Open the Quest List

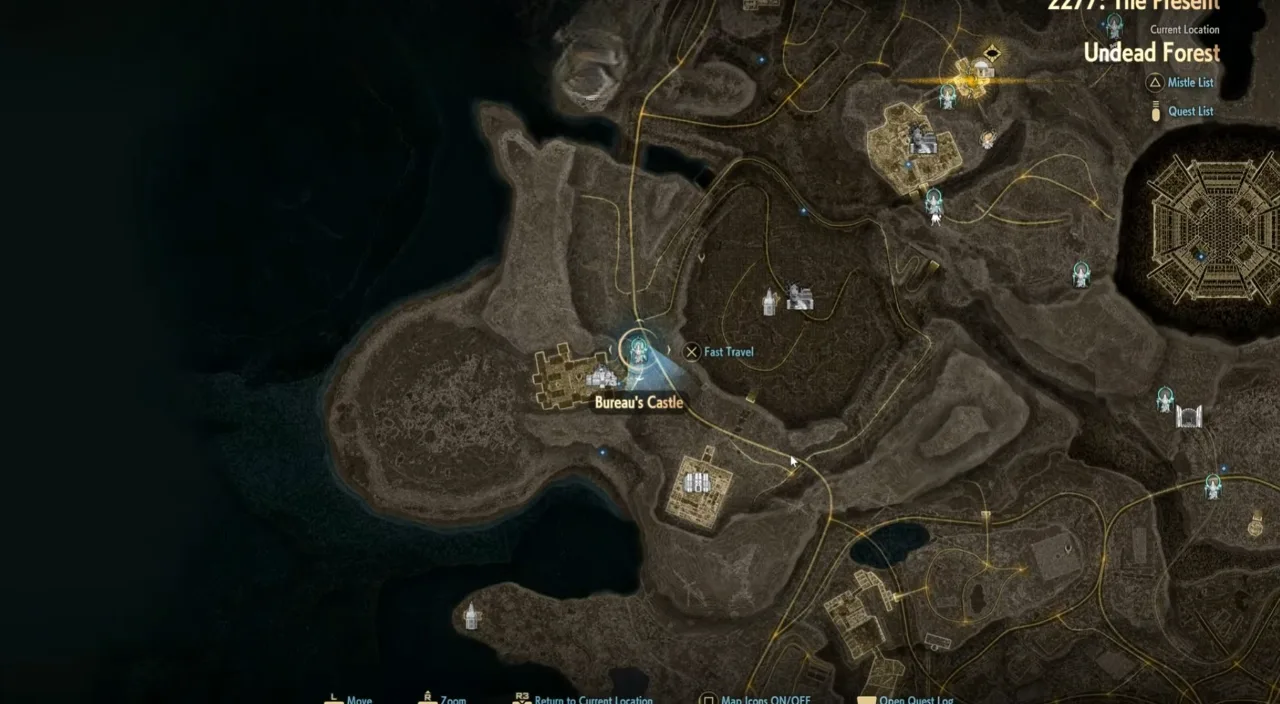tap(1189, 111)
